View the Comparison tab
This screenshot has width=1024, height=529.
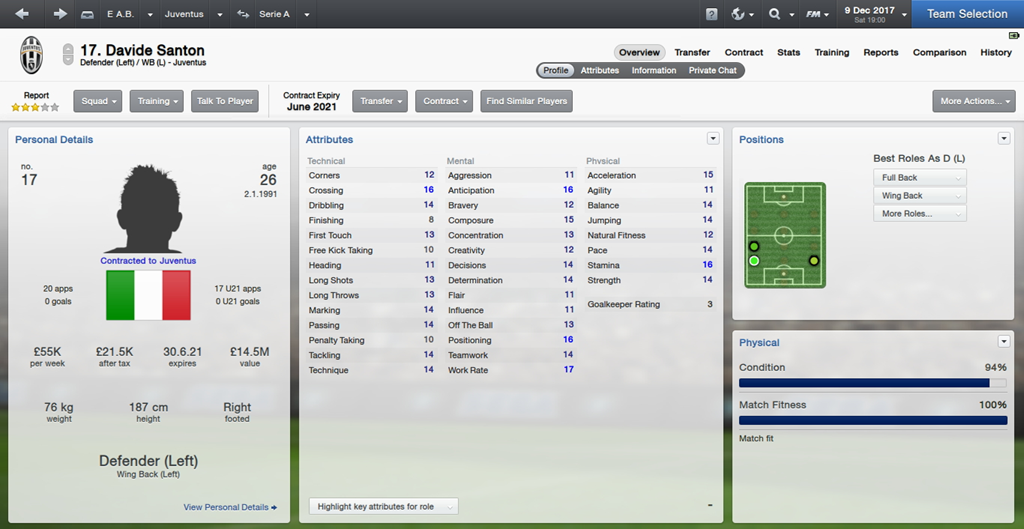[939, 52]
